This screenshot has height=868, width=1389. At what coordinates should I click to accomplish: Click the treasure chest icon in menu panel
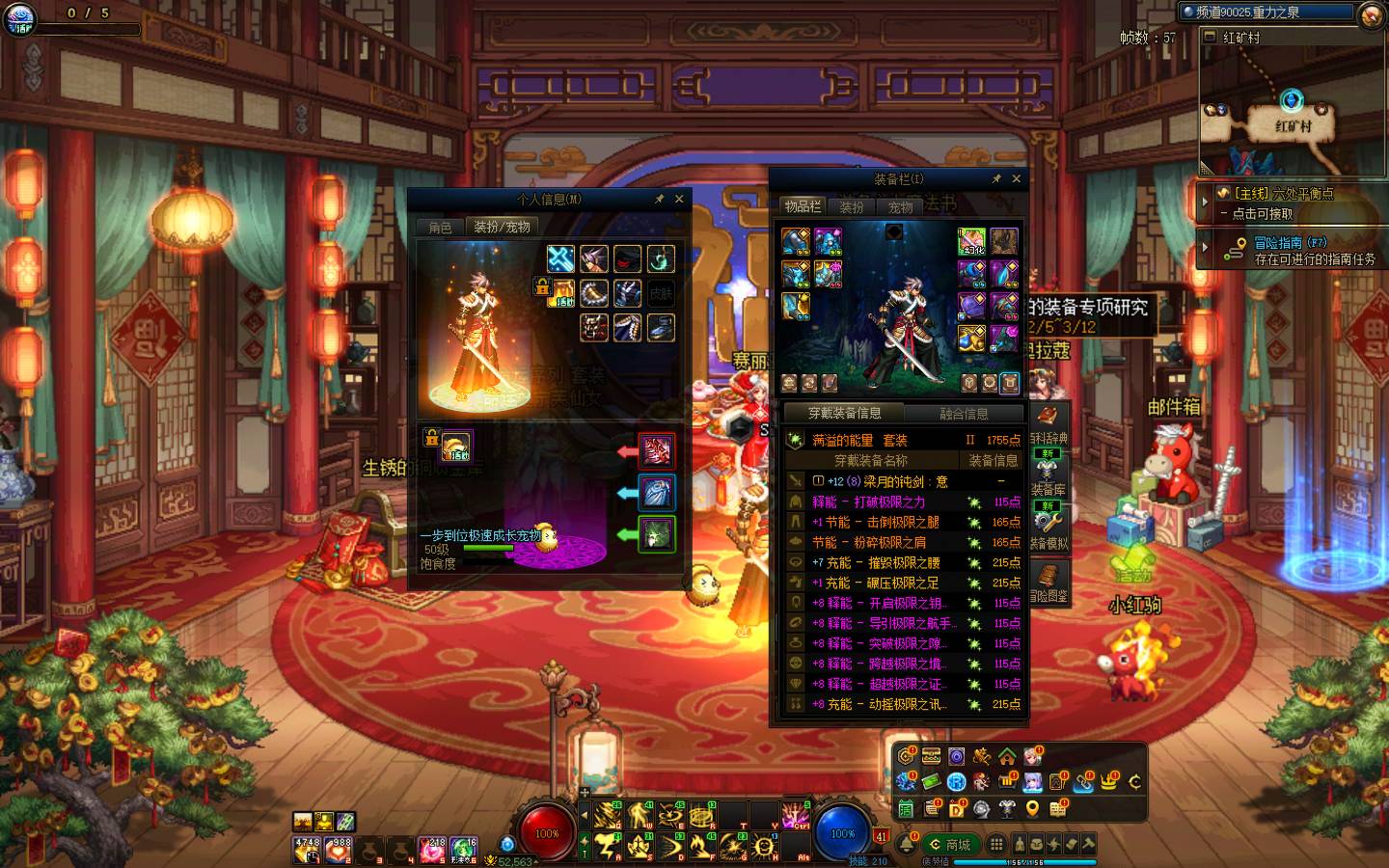tap(931, 756)
